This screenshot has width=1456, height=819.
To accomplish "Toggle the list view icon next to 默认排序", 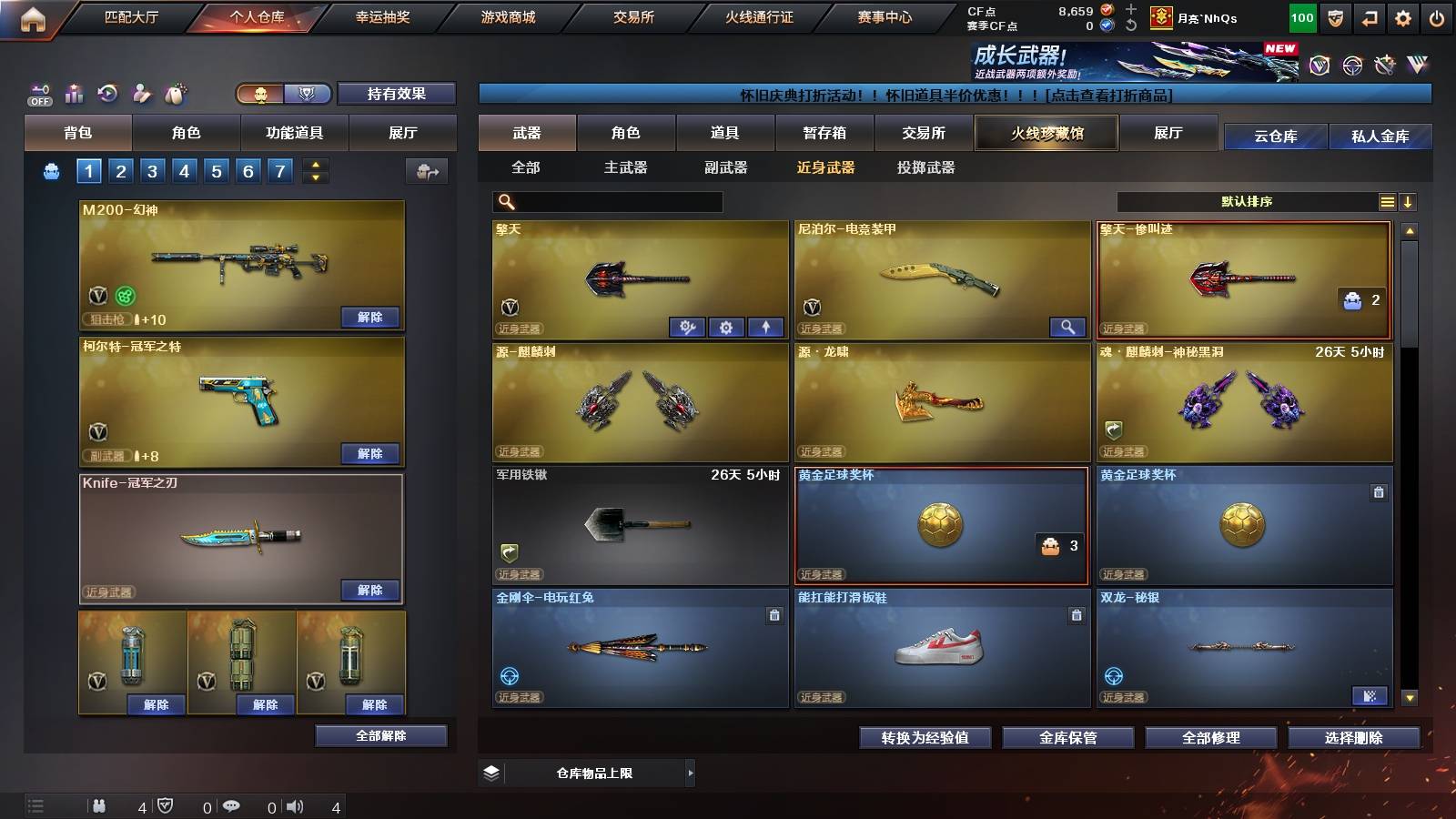I will [1387, 202].
